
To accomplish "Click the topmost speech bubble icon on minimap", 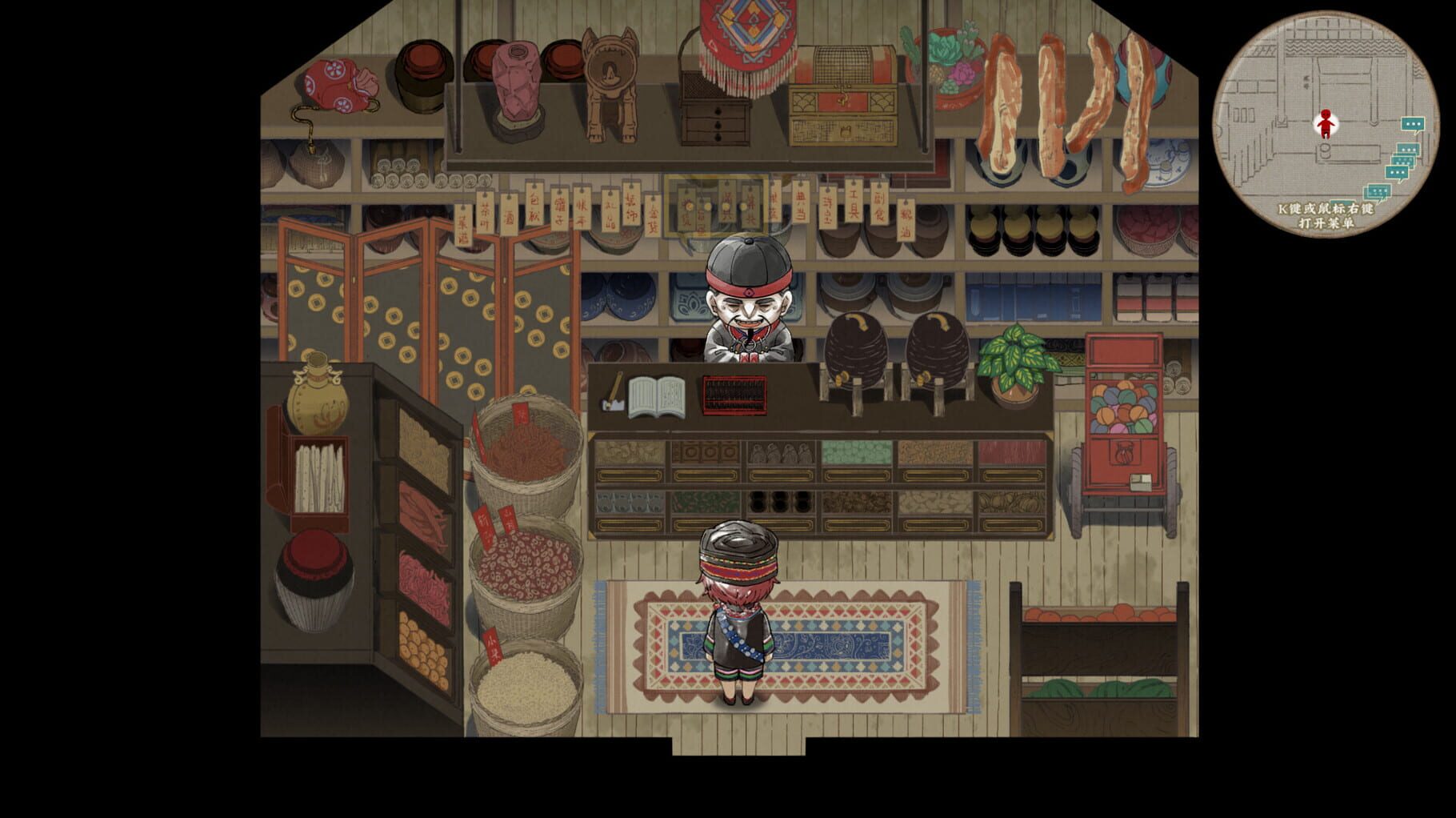I will tap(1411, 124).
